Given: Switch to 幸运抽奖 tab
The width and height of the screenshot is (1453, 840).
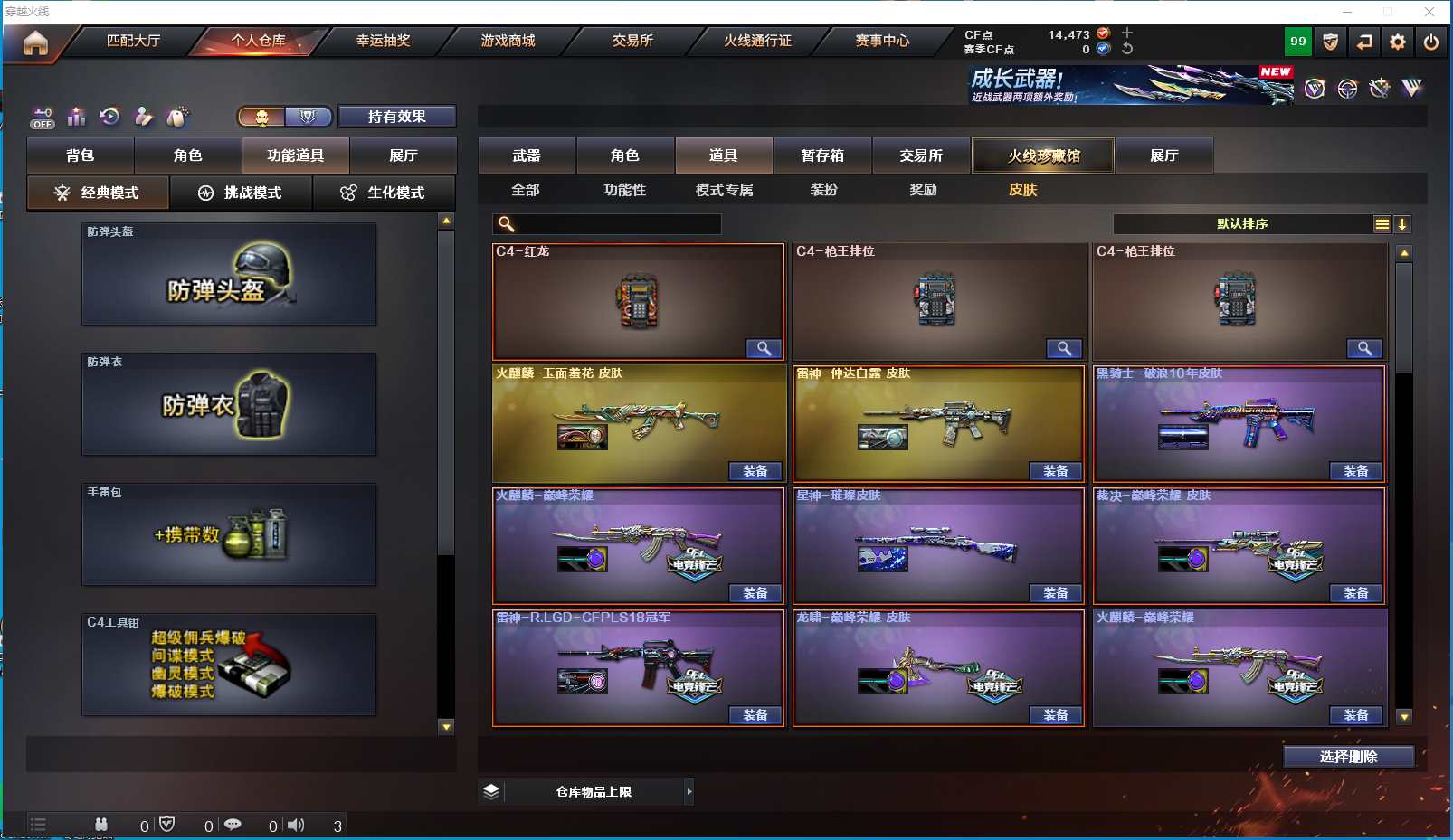Looking at the screenshot, I should click(383, 41).
